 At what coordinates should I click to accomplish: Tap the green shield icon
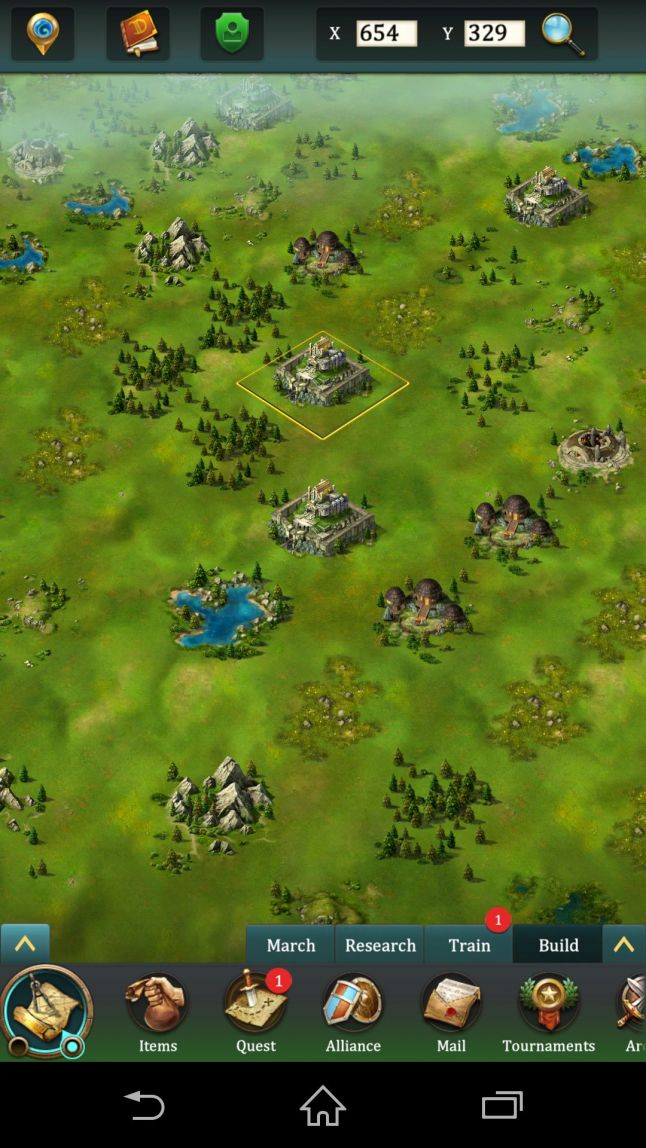coord(232,34)
